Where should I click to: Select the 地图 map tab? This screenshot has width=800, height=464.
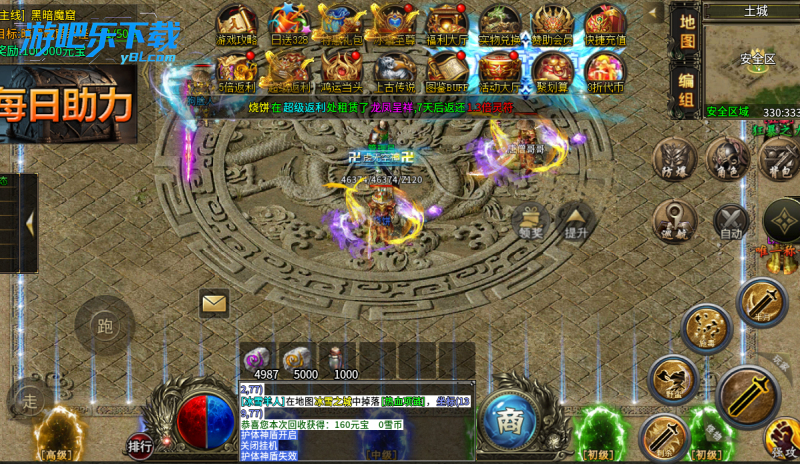686,32
